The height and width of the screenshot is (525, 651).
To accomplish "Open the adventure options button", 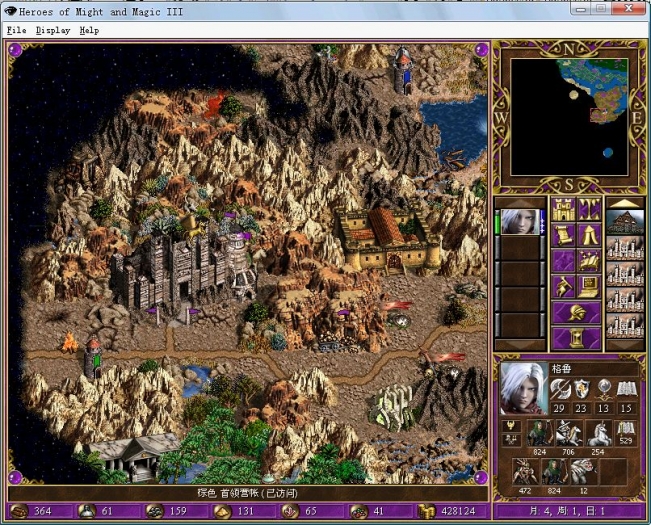I will click(x=563, y=288).
